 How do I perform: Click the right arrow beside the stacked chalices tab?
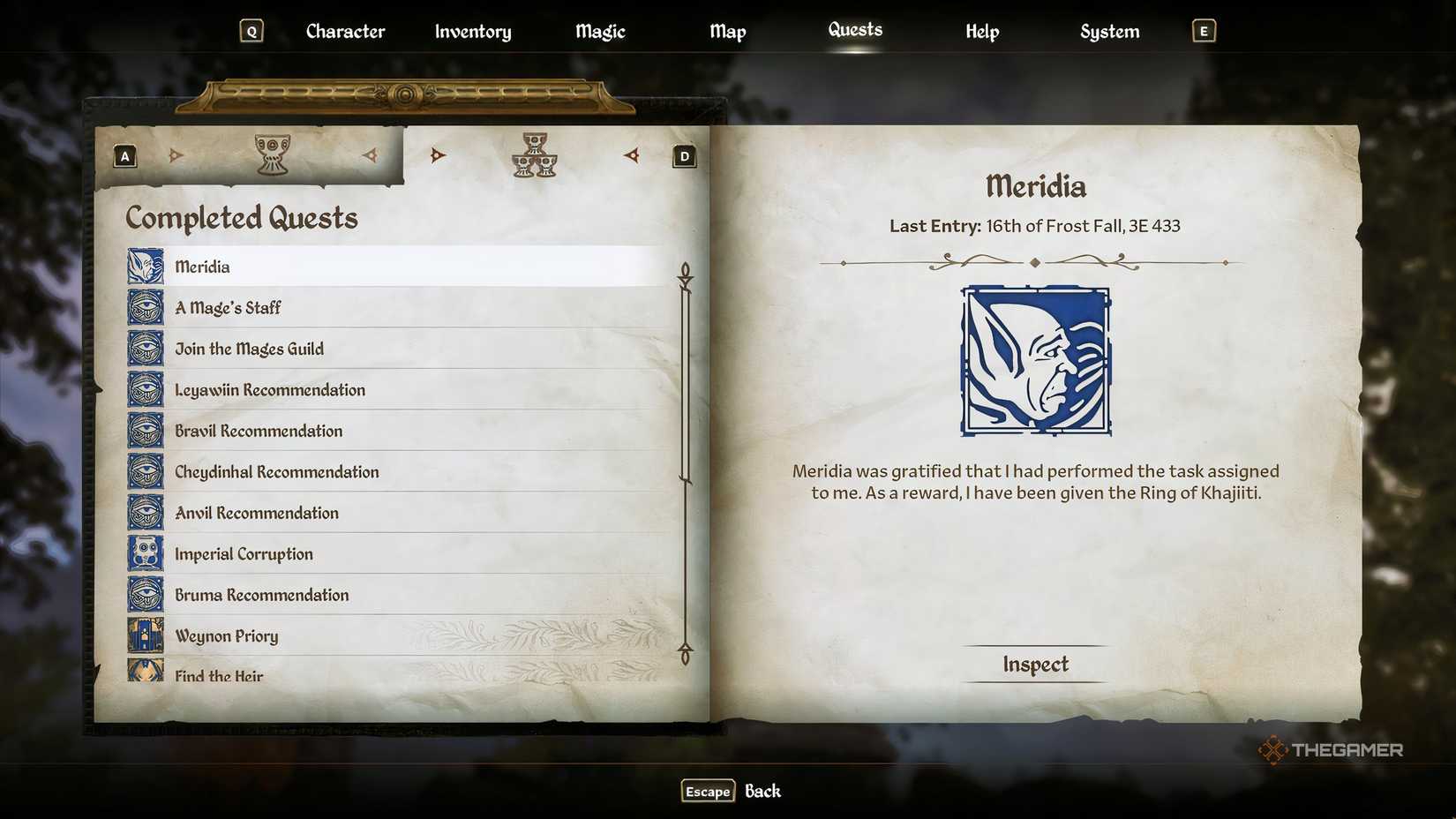(x=632, y=155)
